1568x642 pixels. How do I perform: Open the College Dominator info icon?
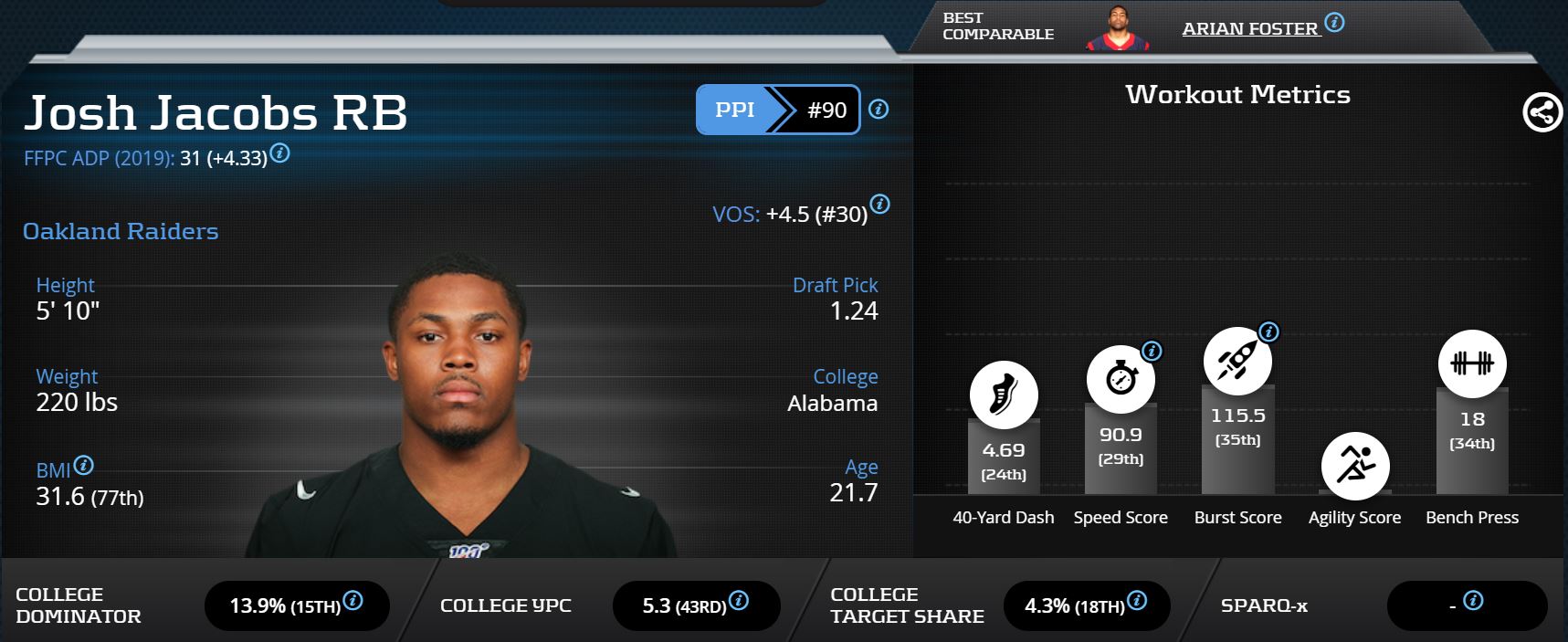(353, 601)
